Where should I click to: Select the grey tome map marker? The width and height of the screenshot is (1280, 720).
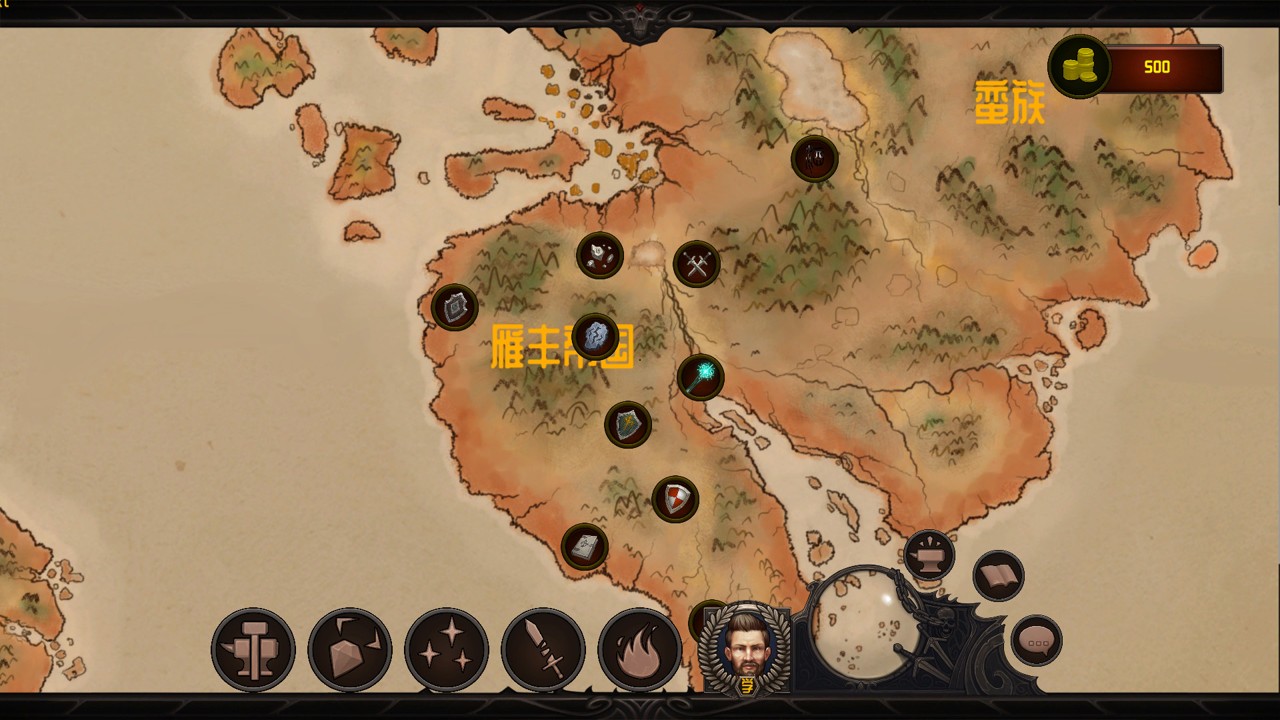pos(585,546)
